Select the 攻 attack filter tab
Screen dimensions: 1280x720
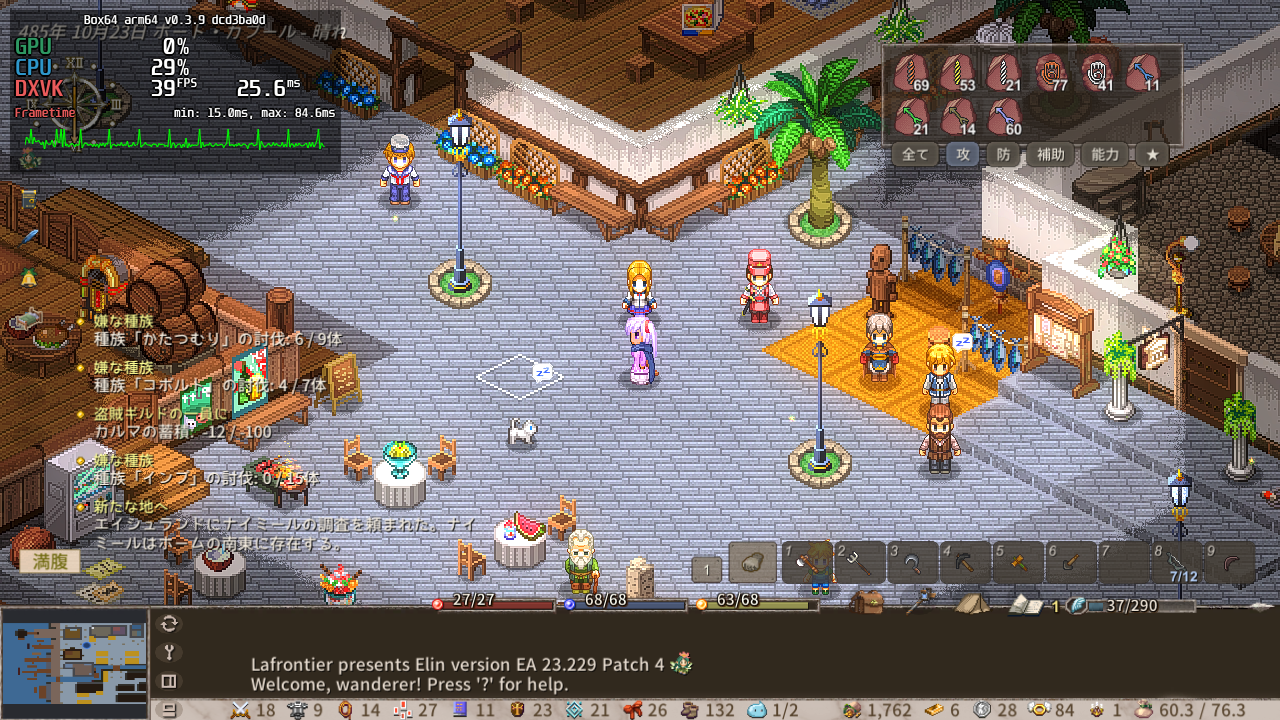click(x=964, y=155)
